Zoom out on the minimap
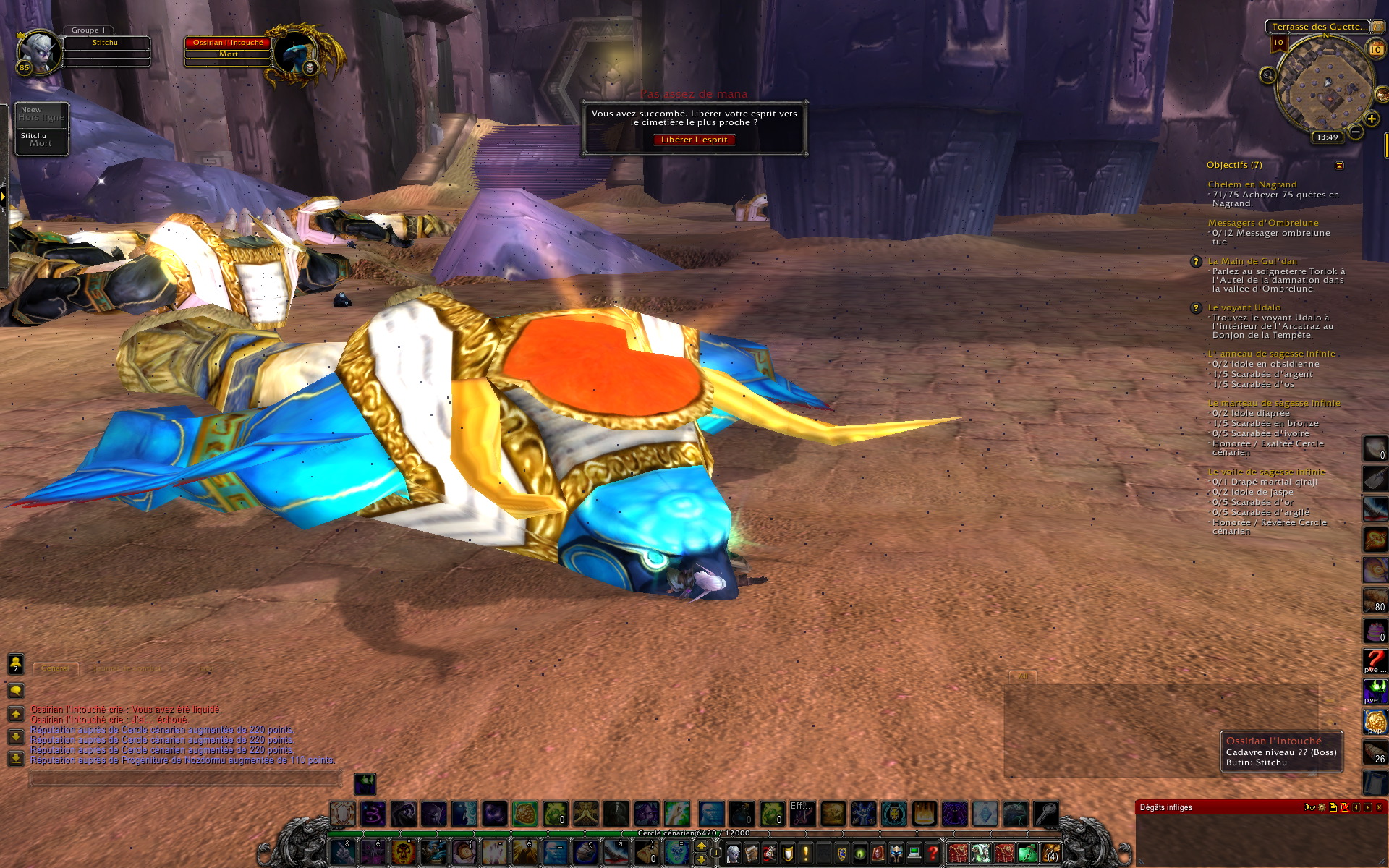The width and height of the screenshot is (1389, 868). (1356, 132)
